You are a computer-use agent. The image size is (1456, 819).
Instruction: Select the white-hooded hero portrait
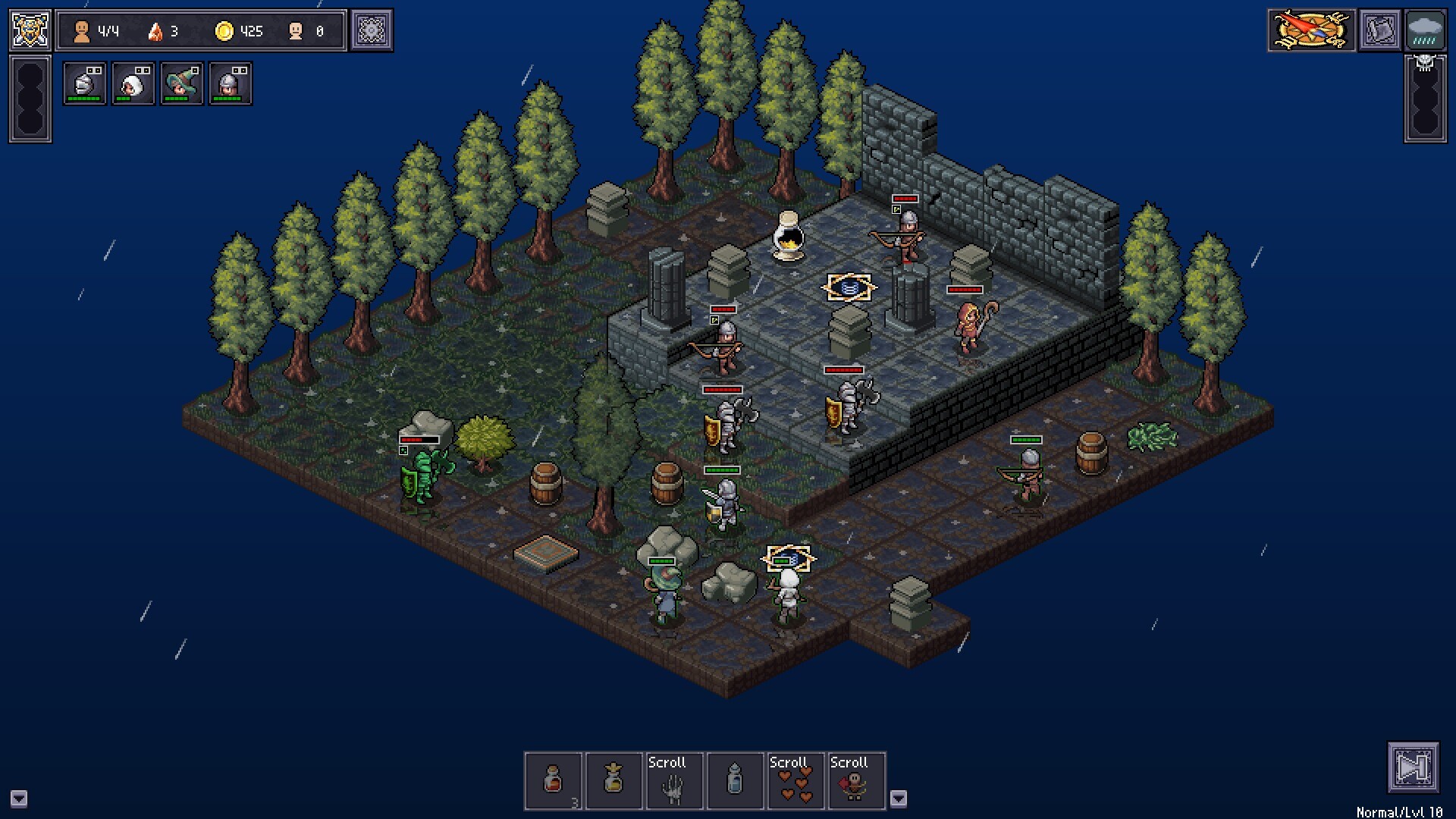133,83
